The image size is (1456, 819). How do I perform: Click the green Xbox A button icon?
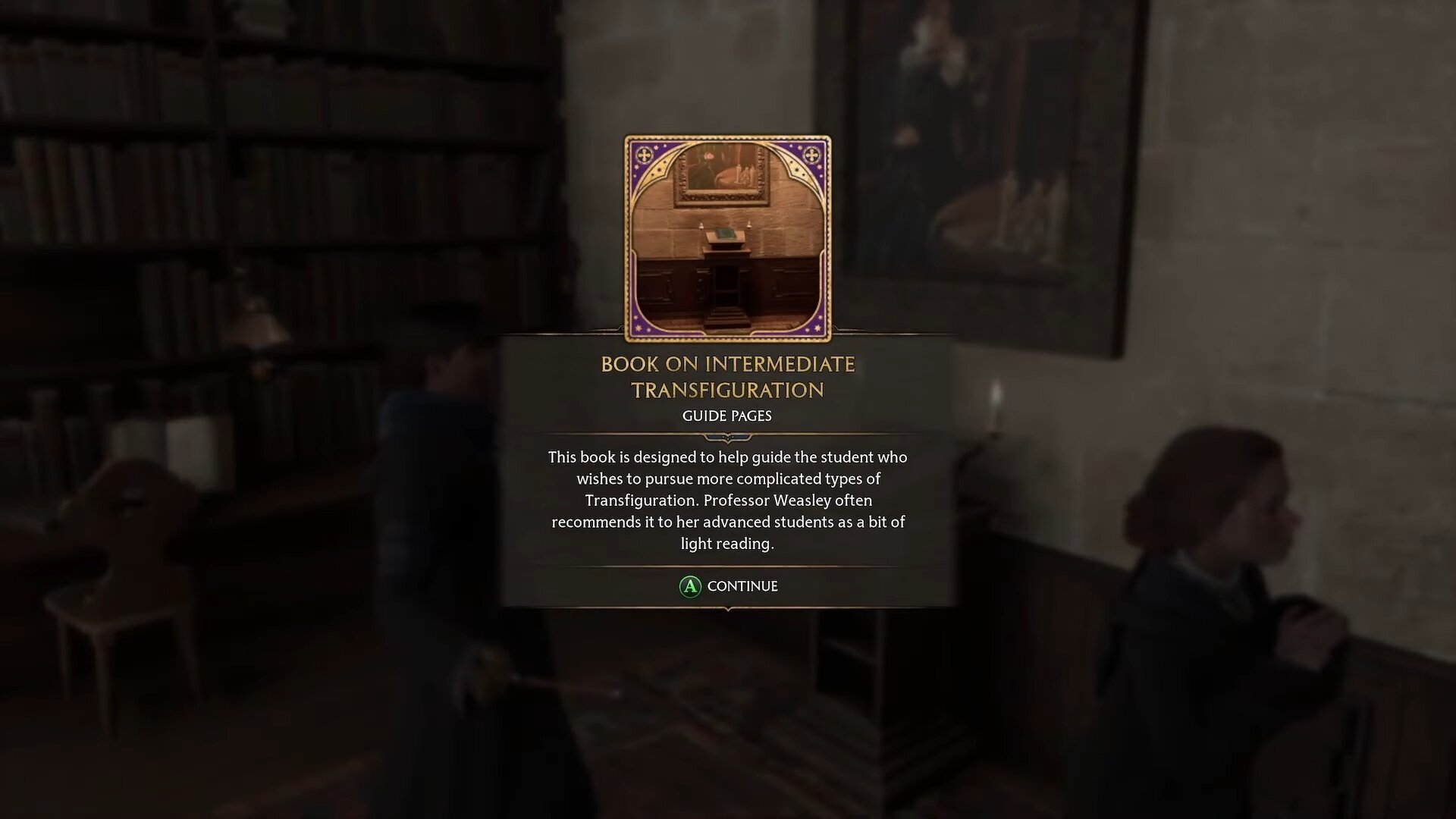click(x=689, y=586)
